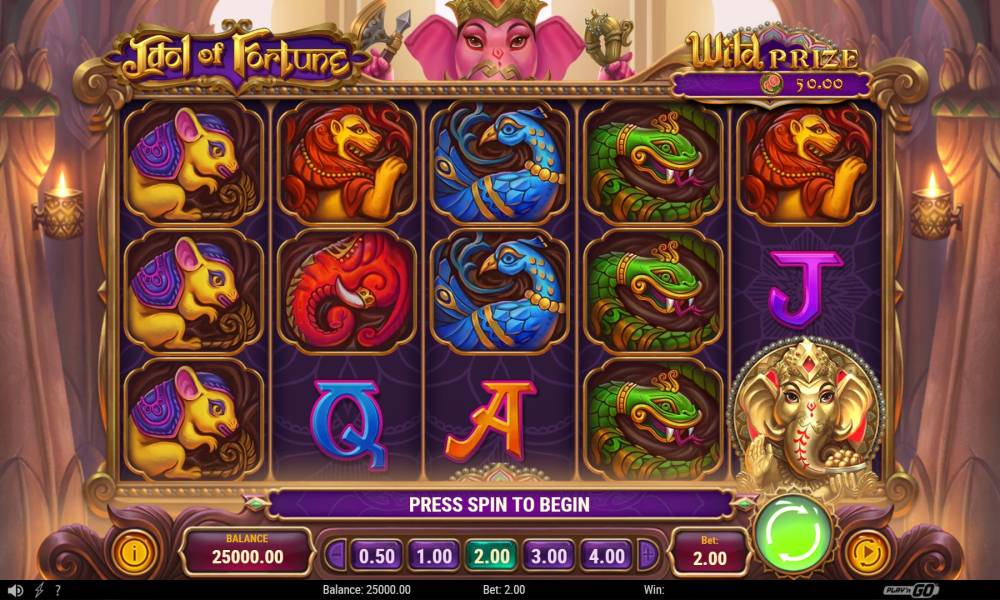The image size is (1000, 600).
Task: Select the 0.50 bet amount
Action: [376, 555]
